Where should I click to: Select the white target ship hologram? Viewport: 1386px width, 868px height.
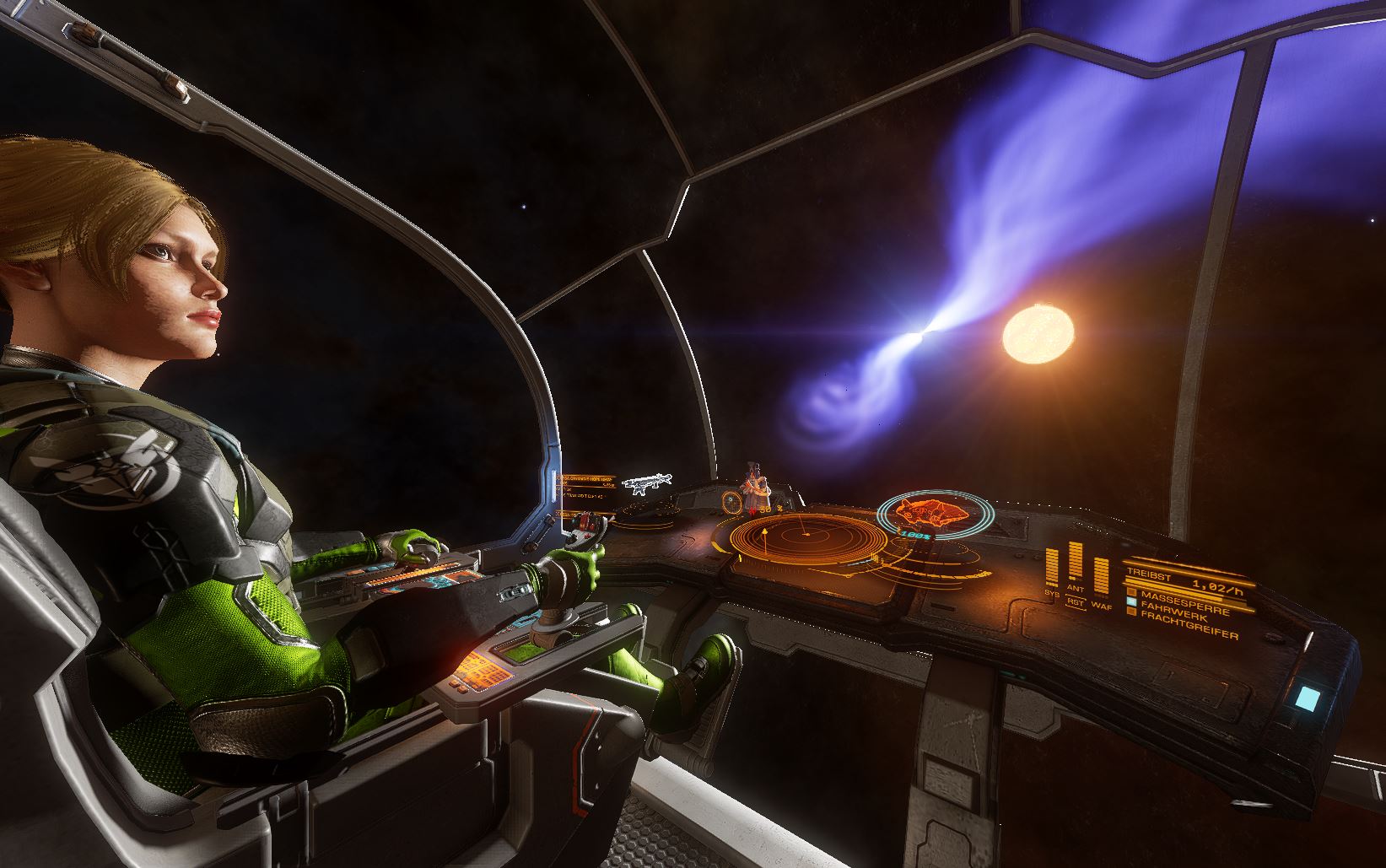[646, 483]
